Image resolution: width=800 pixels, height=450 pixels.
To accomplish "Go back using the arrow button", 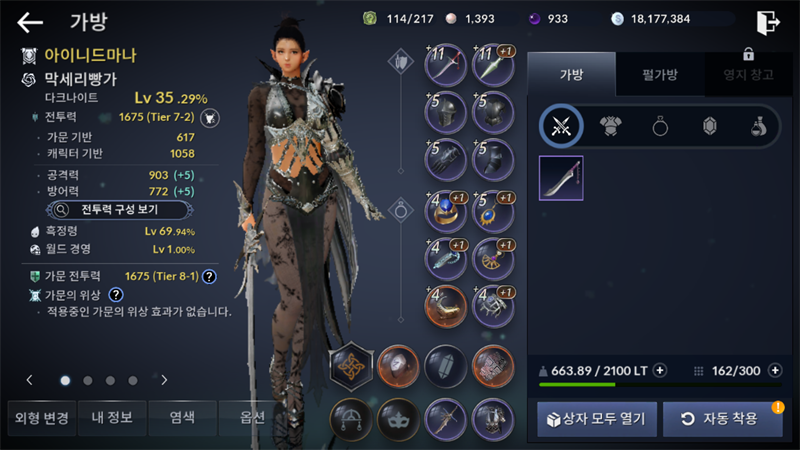I will 30,21.
